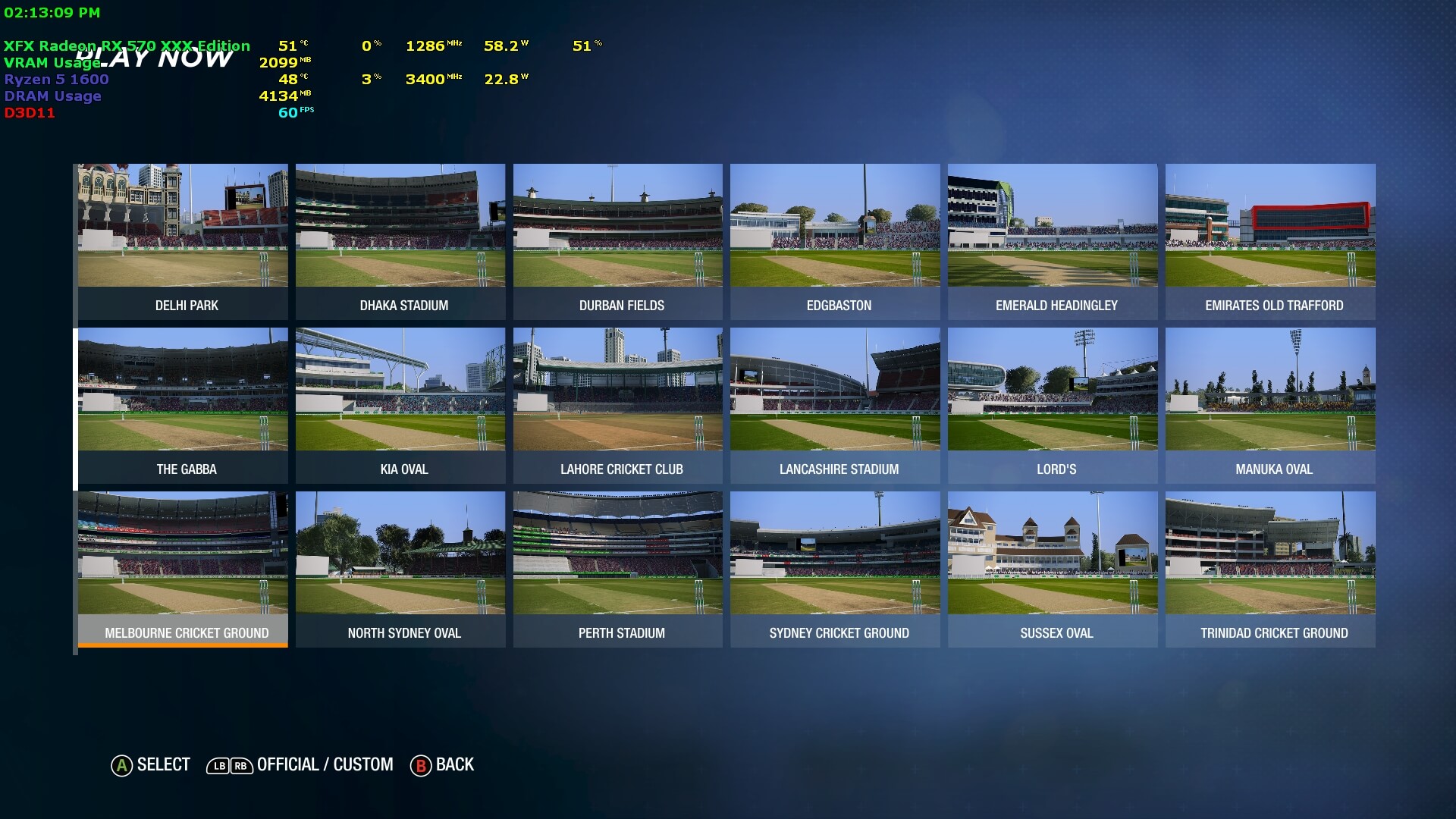
Task: Choose Trinidad Cricket Ground venue
Action: 1270,569
